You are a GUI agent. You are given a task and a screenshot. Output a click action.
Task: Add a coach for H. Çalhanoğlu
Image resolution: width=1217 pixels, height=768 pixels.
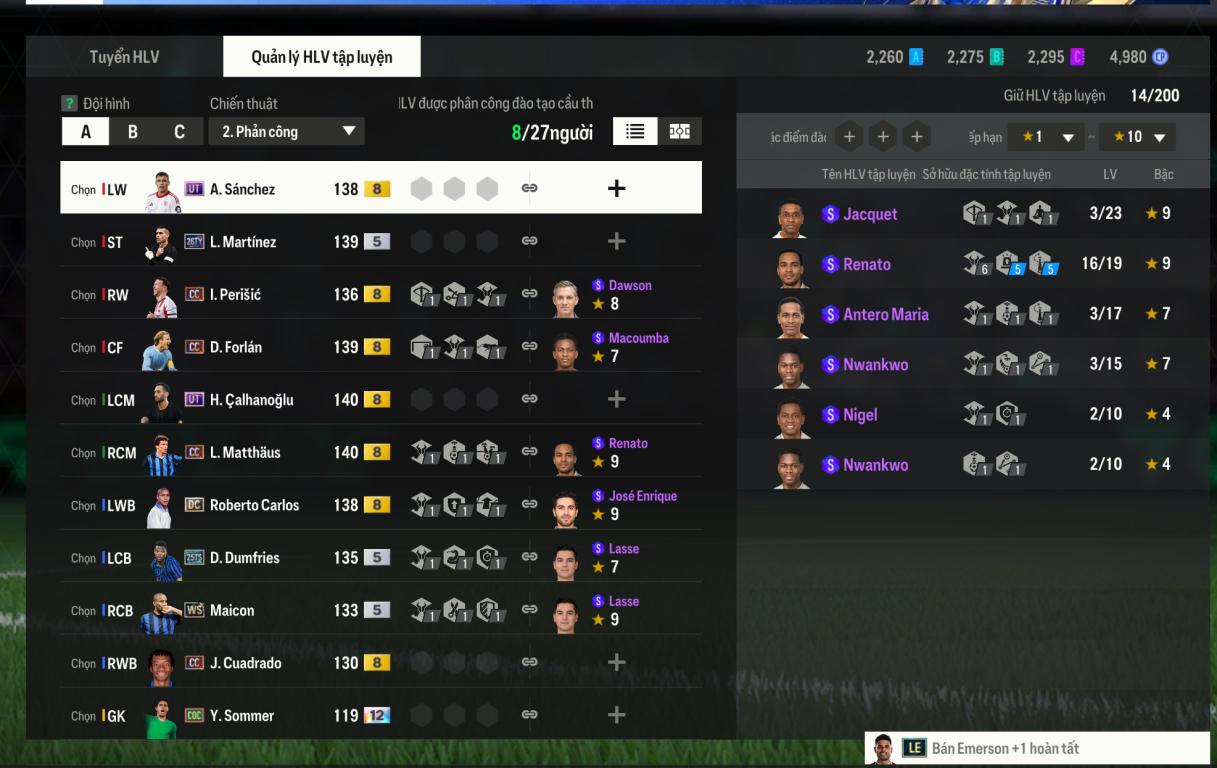(x=616, y=399)
